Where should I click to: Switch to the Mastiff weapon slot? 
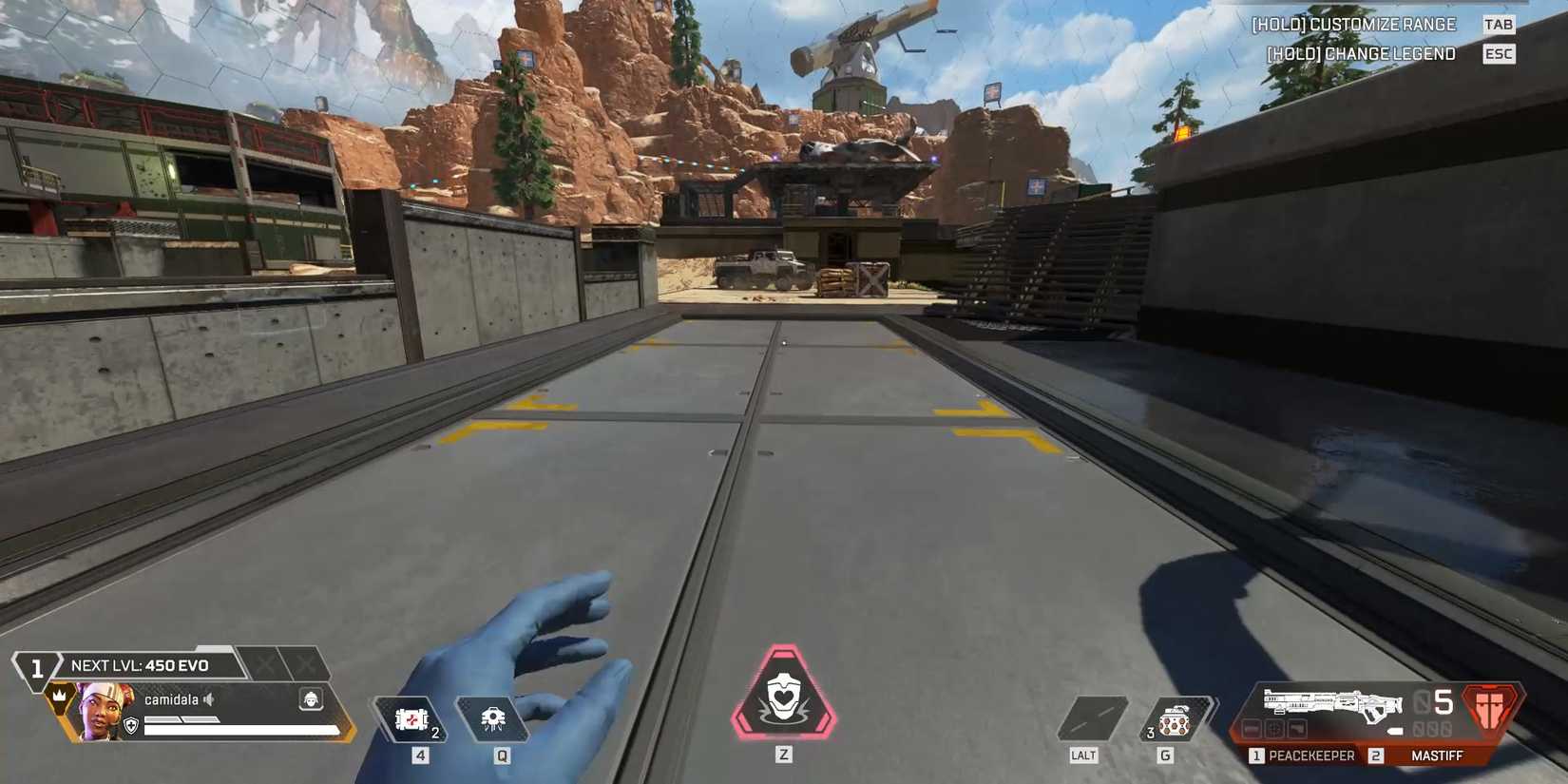pos(1438,755)
